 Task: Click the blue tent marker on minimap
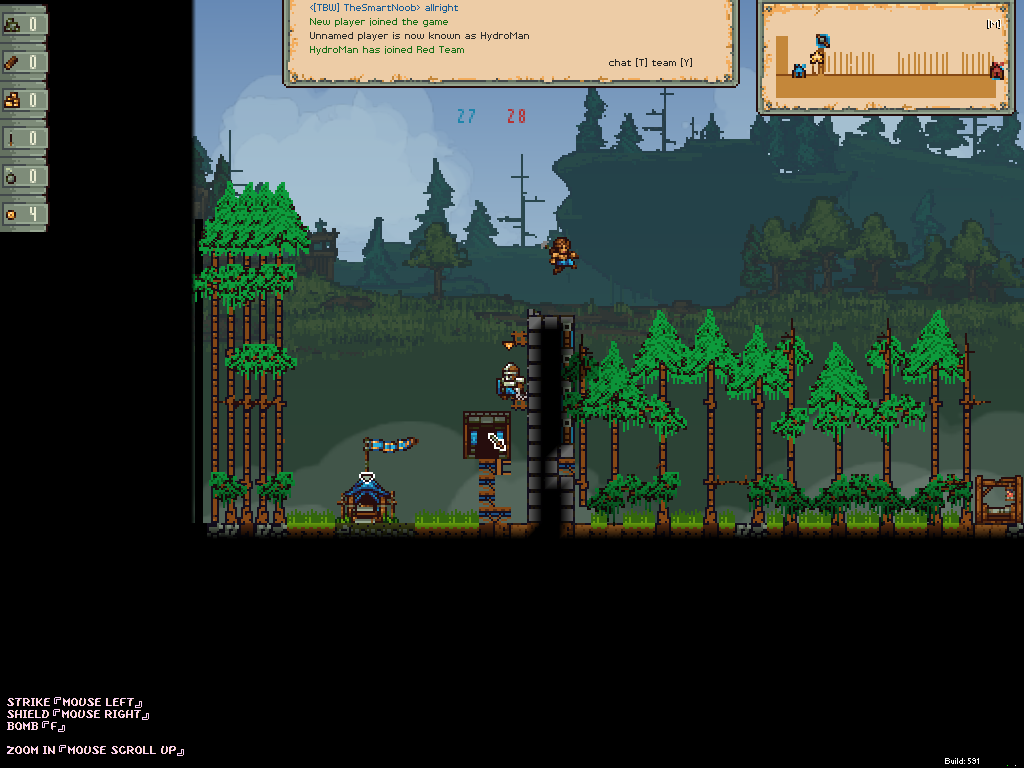[799, 70]
